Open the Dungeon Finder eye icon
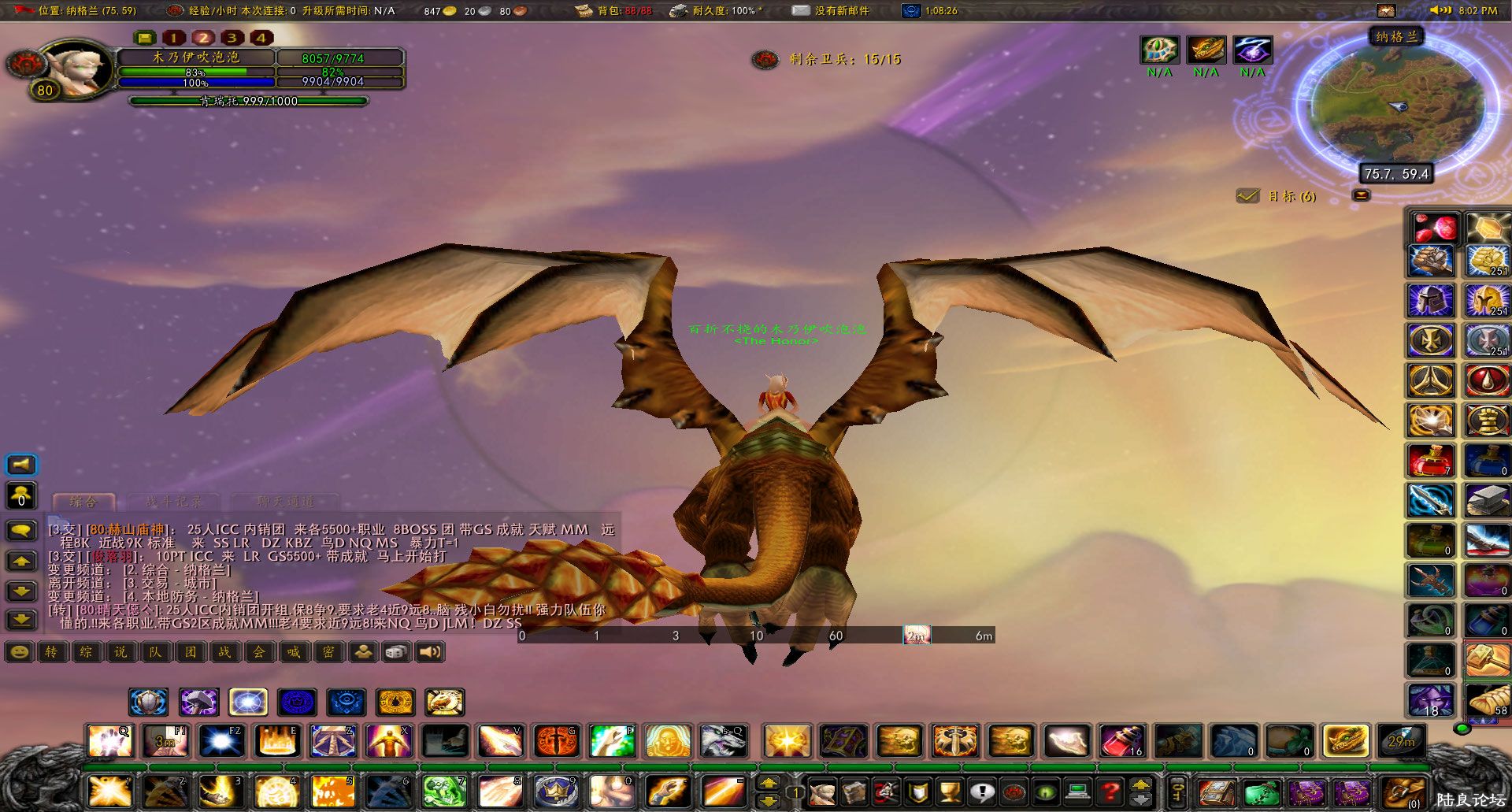The image size is (1512, 812). click(1047, 792)
